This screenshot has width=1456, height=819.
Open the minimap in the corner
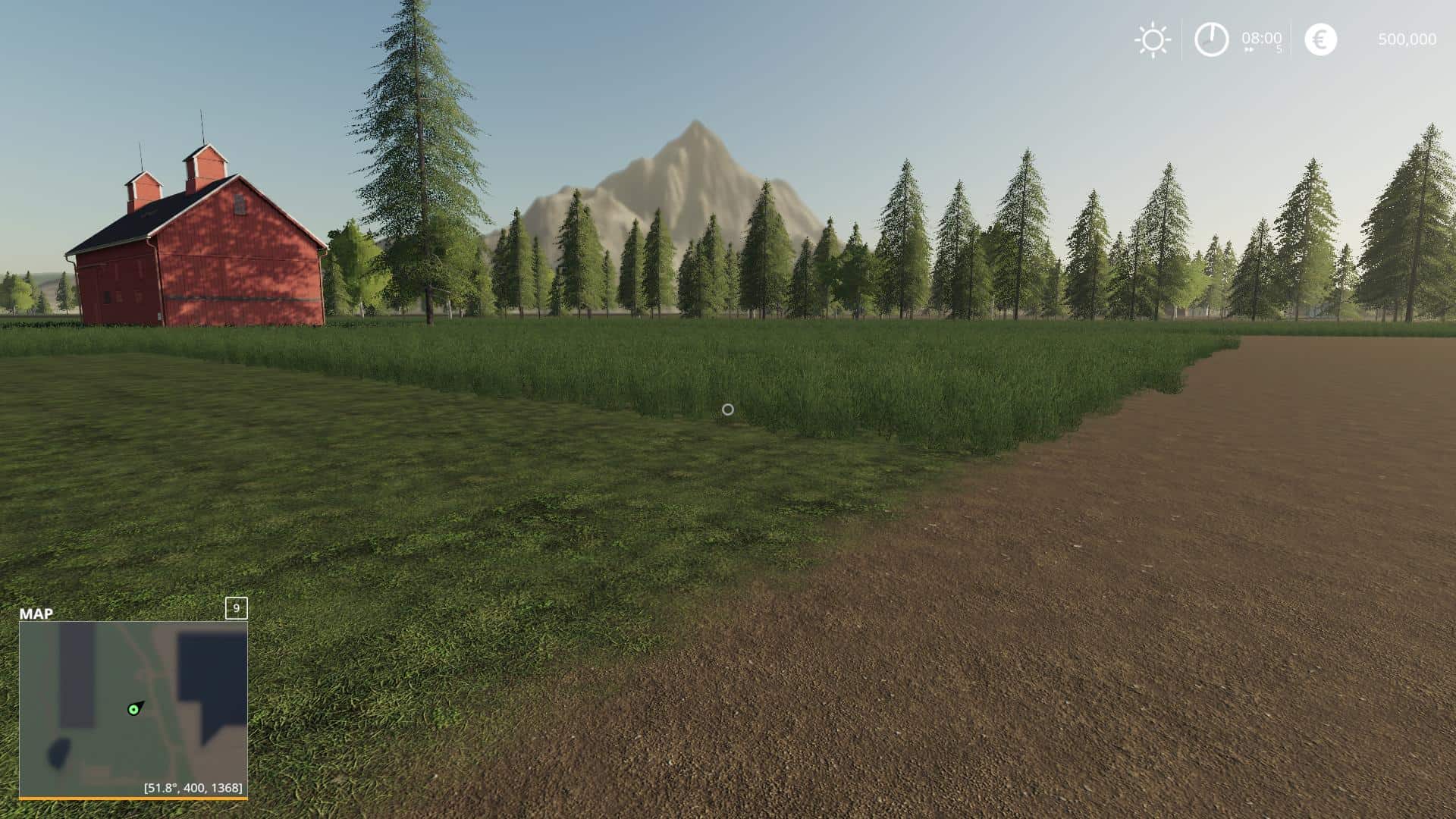[133, 708]
